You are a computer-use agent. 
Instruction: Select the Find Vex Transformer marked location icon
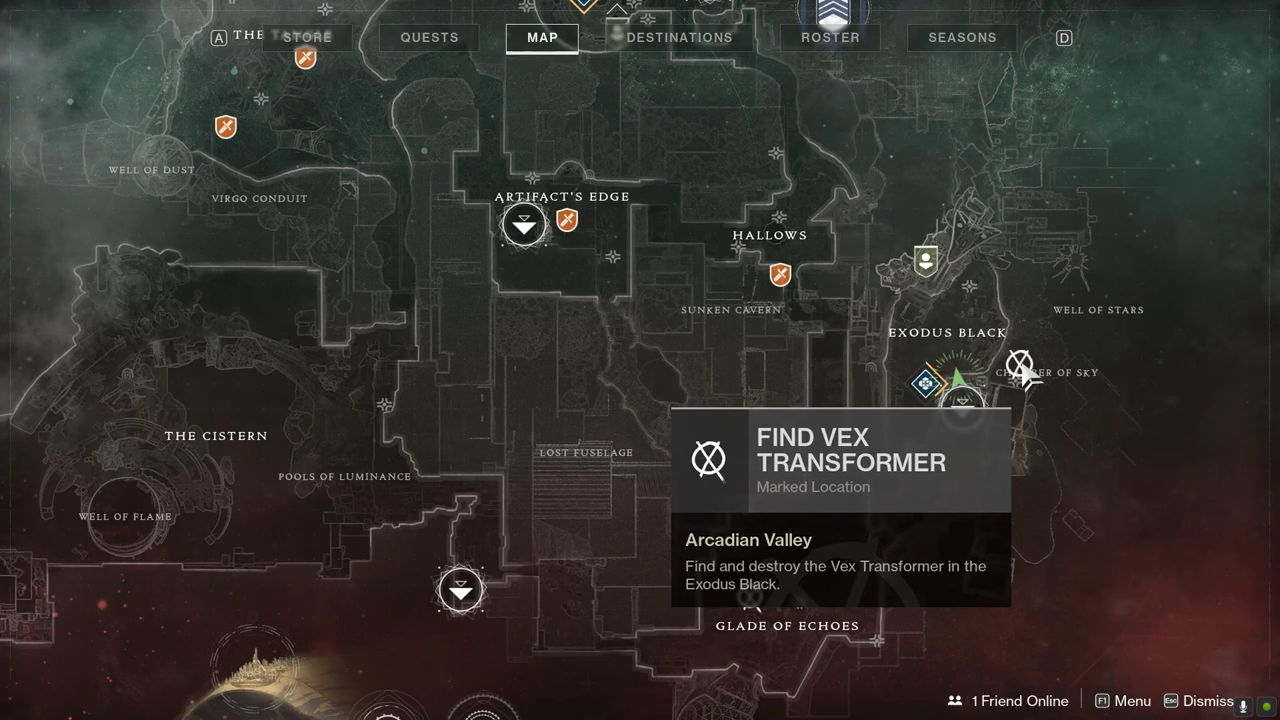click(x=1019, y=364)
